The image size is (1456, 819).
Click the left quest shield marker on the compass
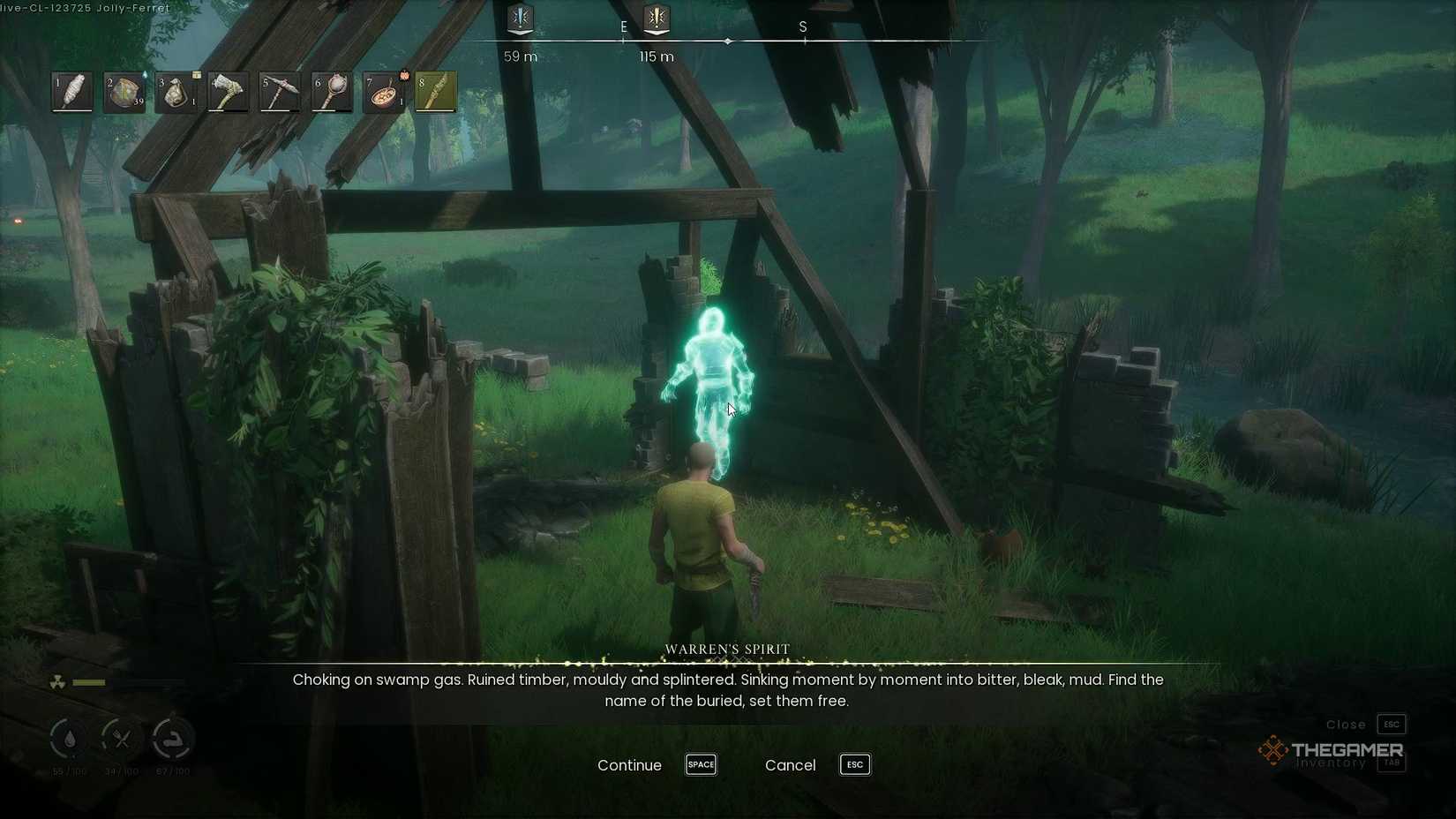point(520,19)
